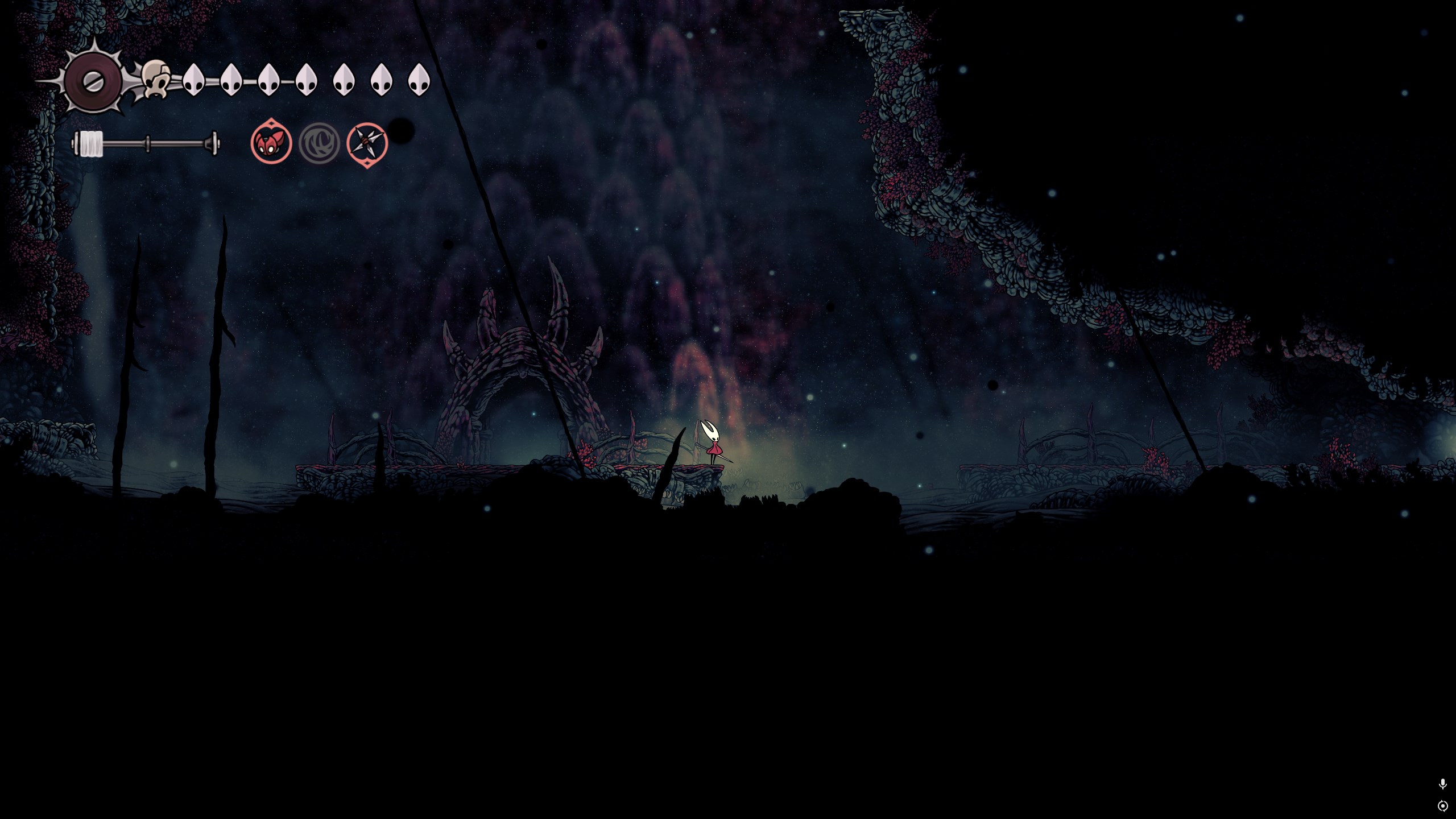Choose the four-pointed shuriken tool icon

click(x=367, y=143)
